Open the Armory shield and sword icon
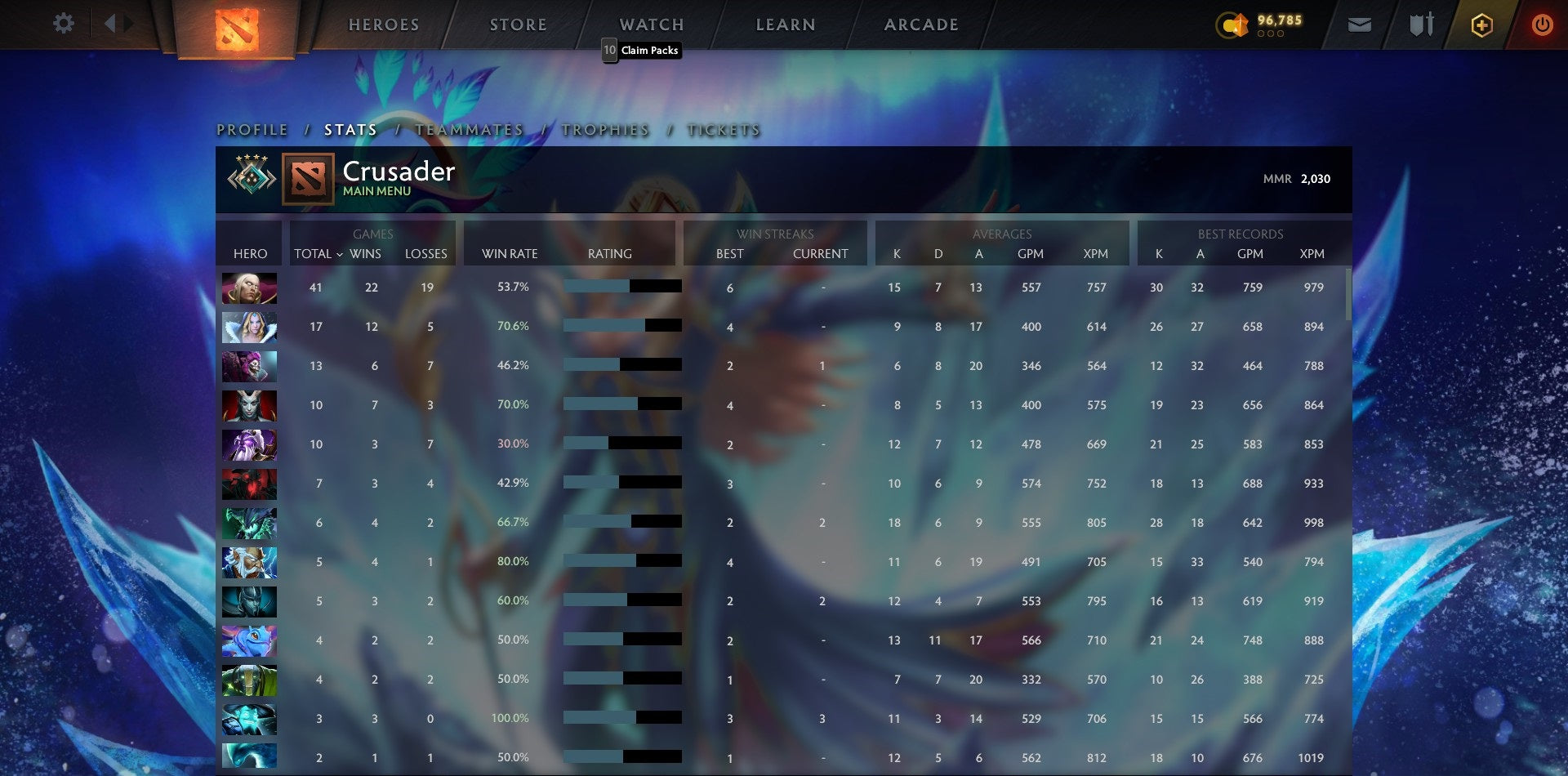This screenshot has width=1568, height=776. click(x=1419, y=25)
